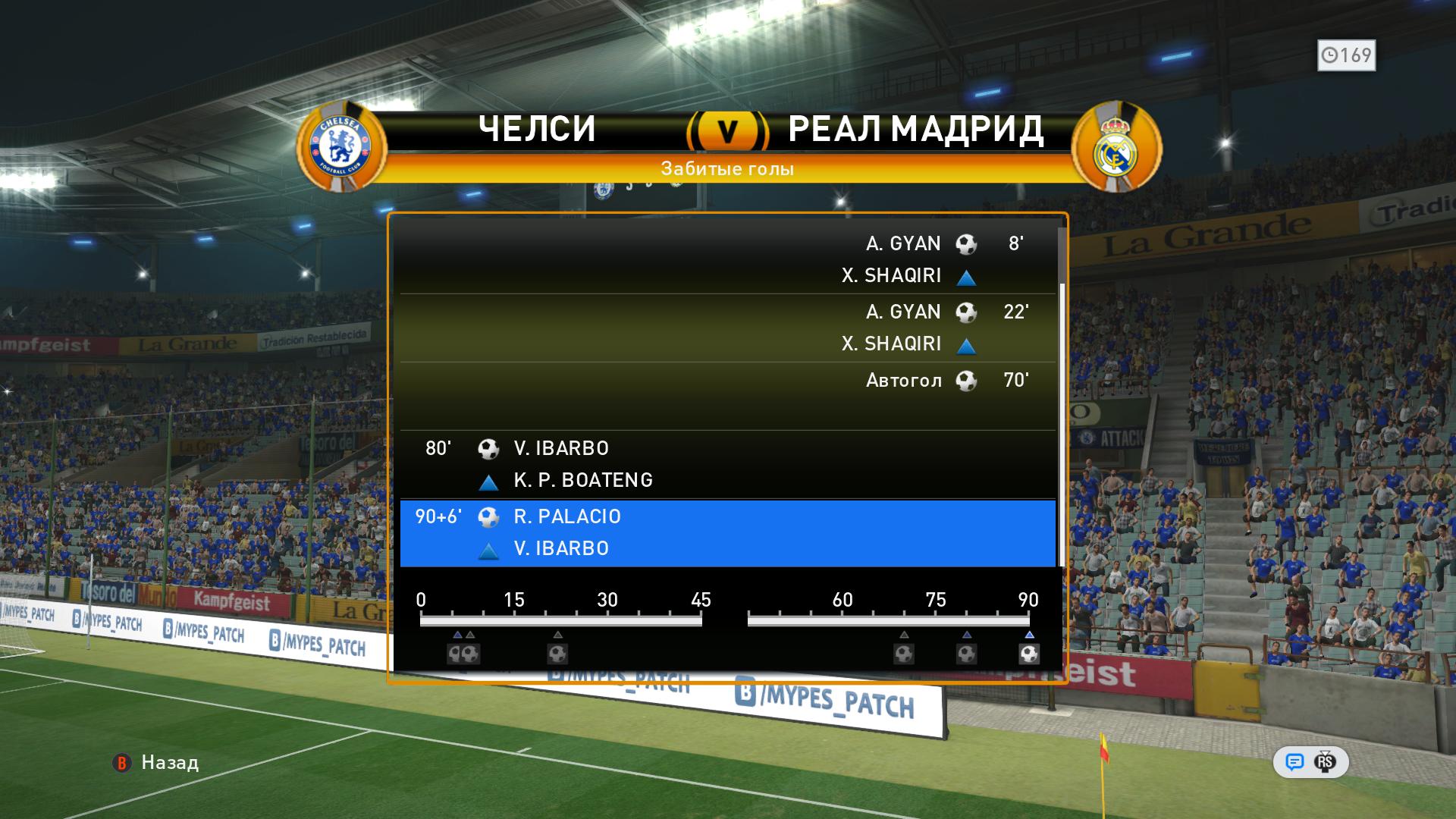Select A. Gyan's 8' goal row
The width and height of the screenshot is (1456, 819).
point(728,259)
